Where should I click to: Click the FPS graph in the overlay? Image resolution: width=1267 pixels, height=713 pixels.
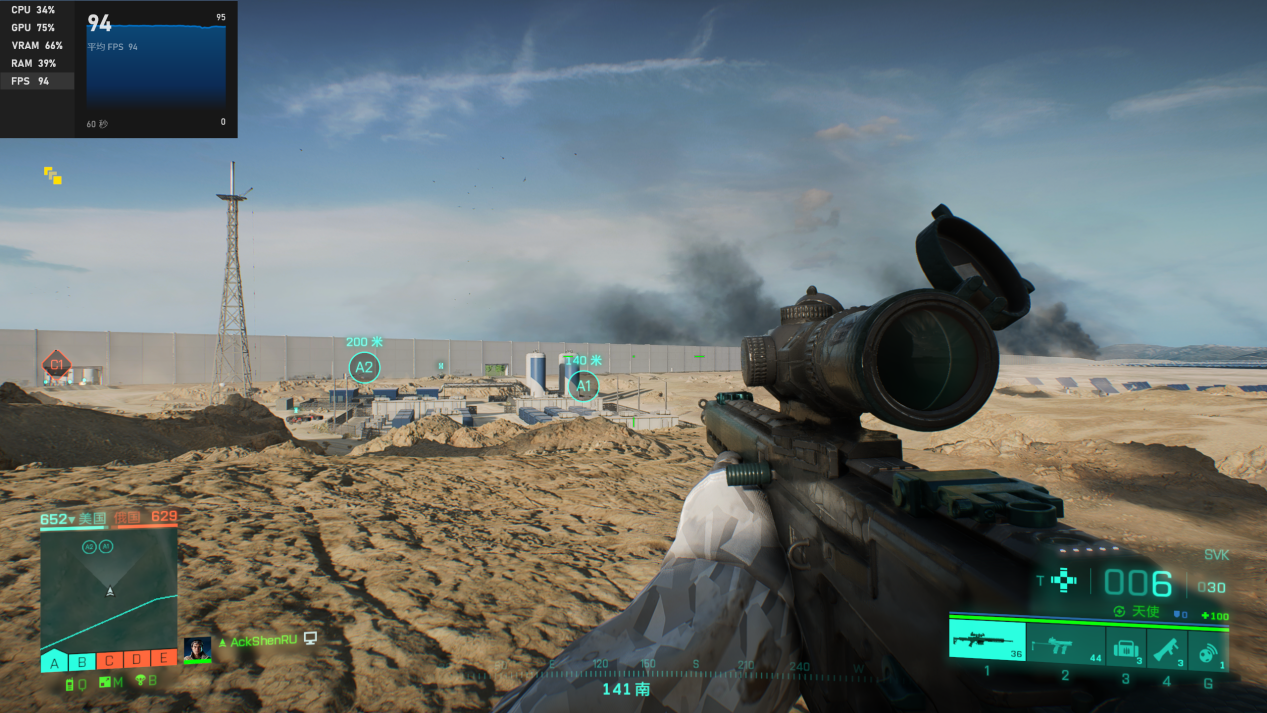click(156, 67)
